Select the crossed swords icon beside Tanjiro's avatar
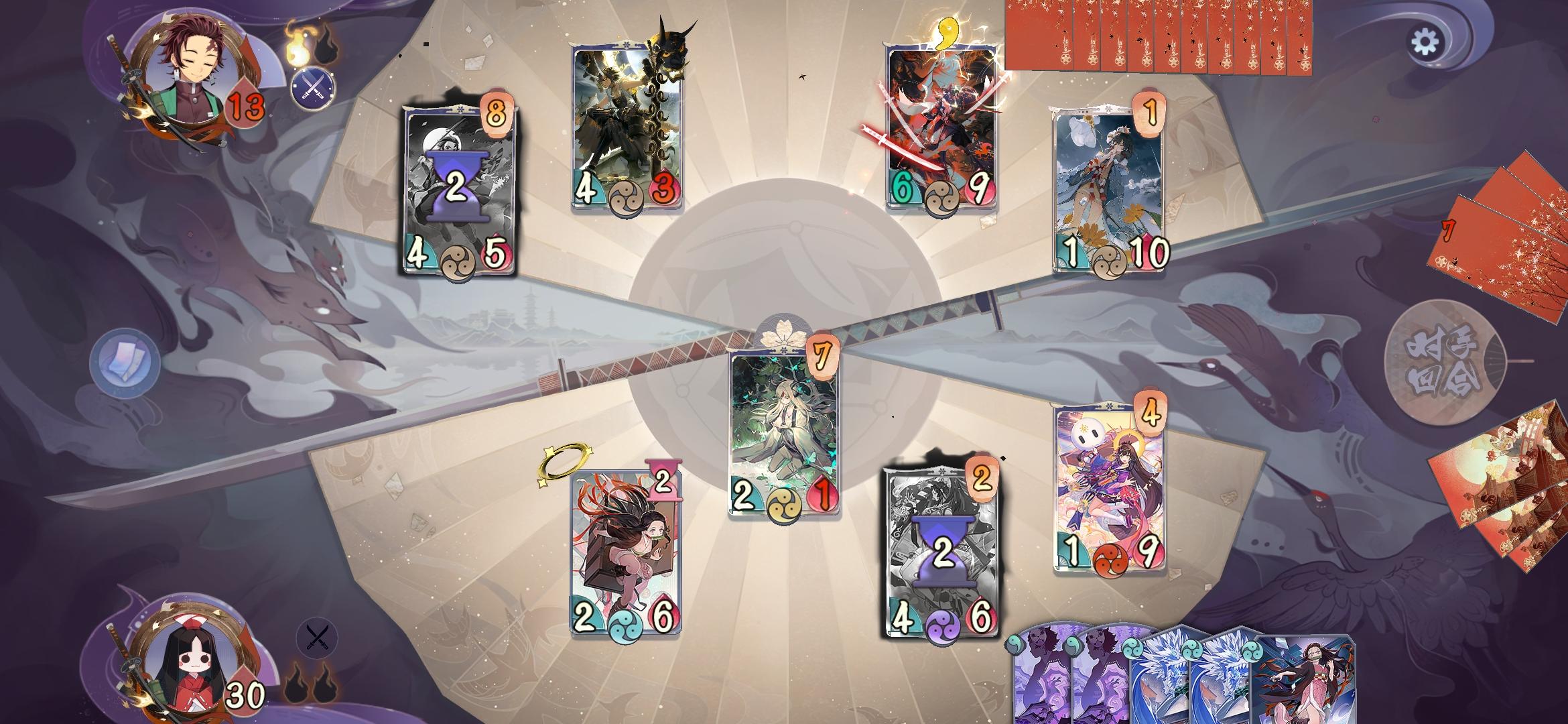 click(312, 88)
